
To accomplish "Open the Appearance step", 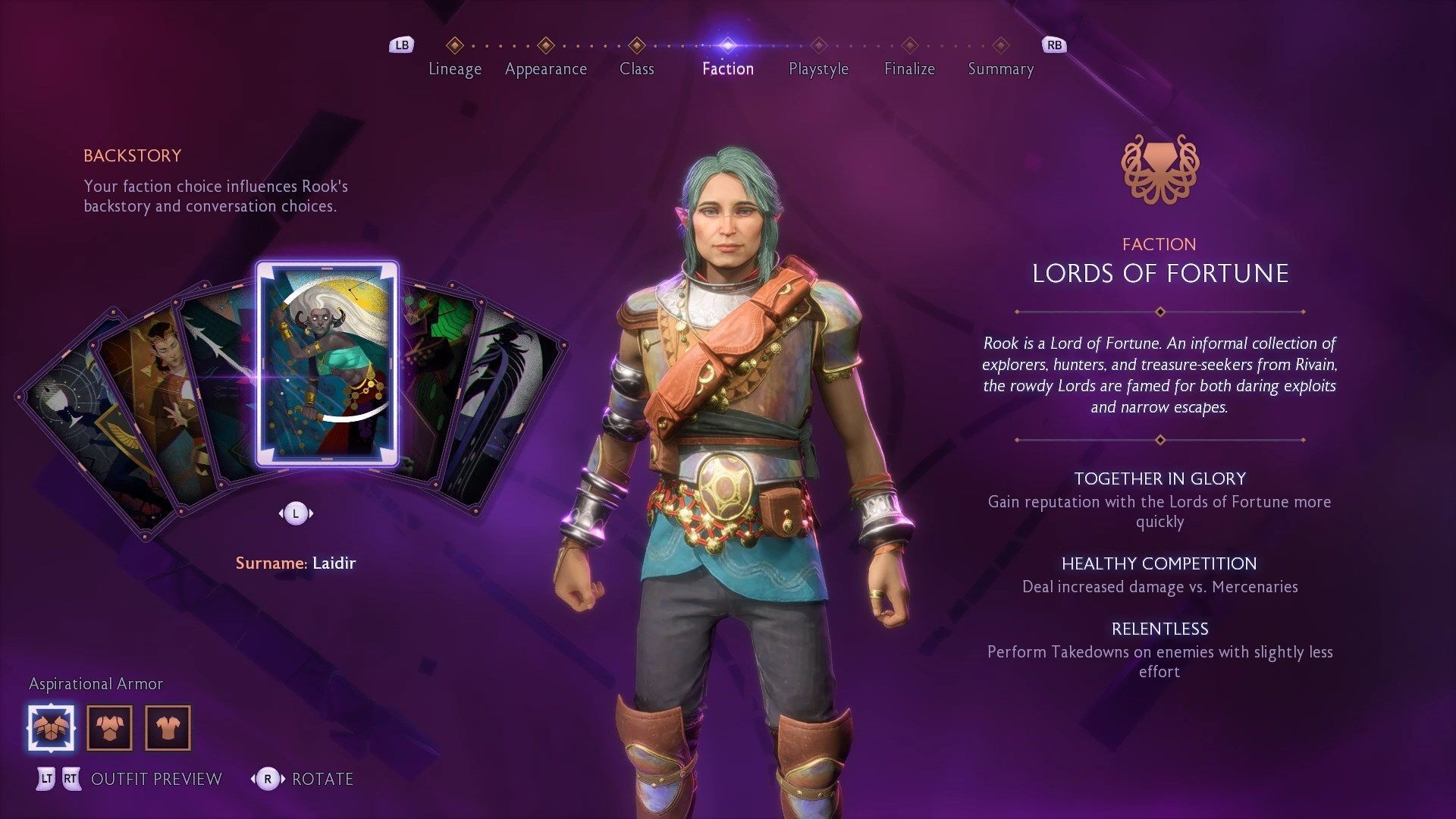I will tap(545, 68).
